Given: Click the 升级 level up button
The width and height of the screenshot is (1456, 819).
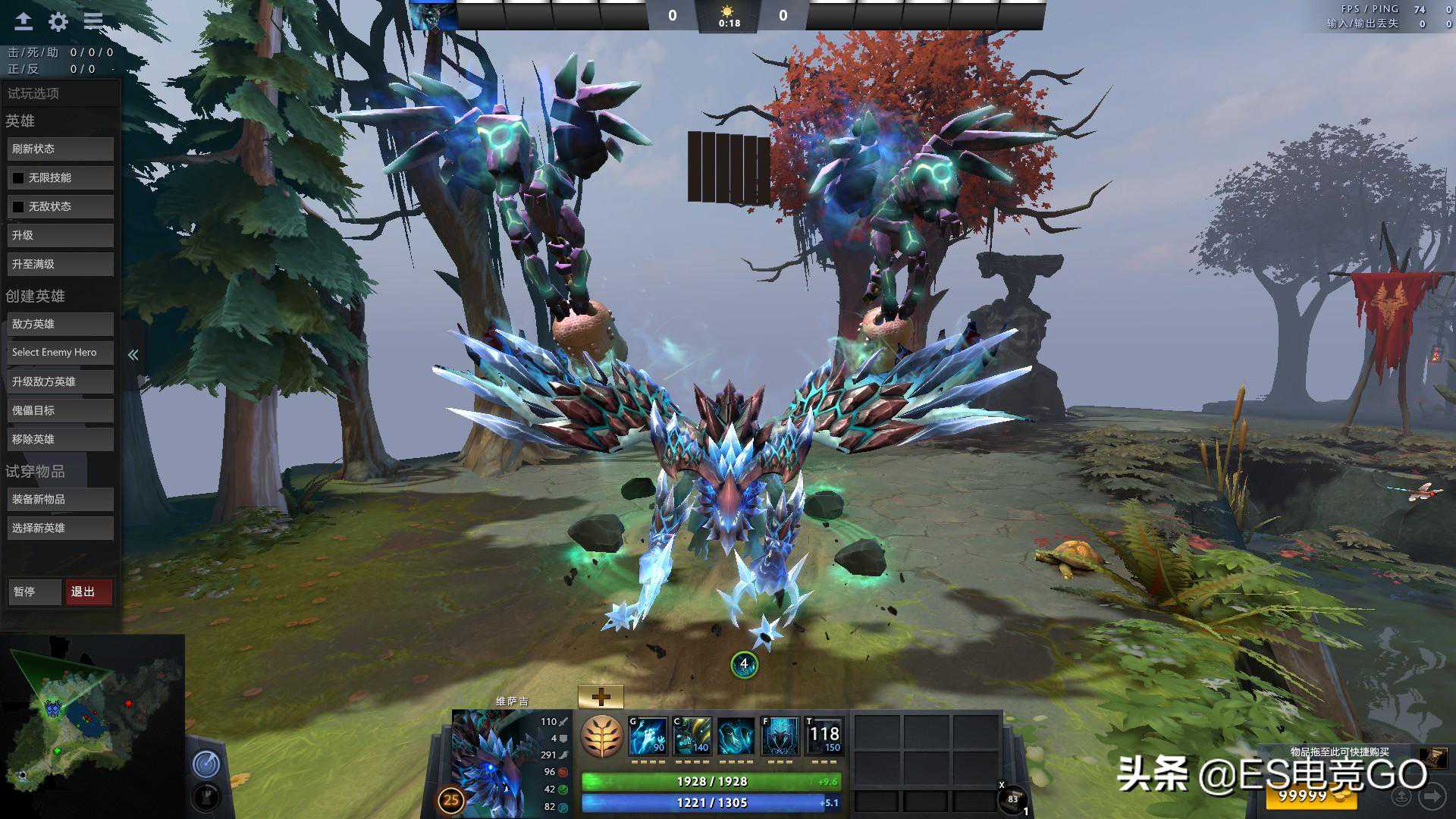Looking at the screenshot, I should click(x=61, y=236).
